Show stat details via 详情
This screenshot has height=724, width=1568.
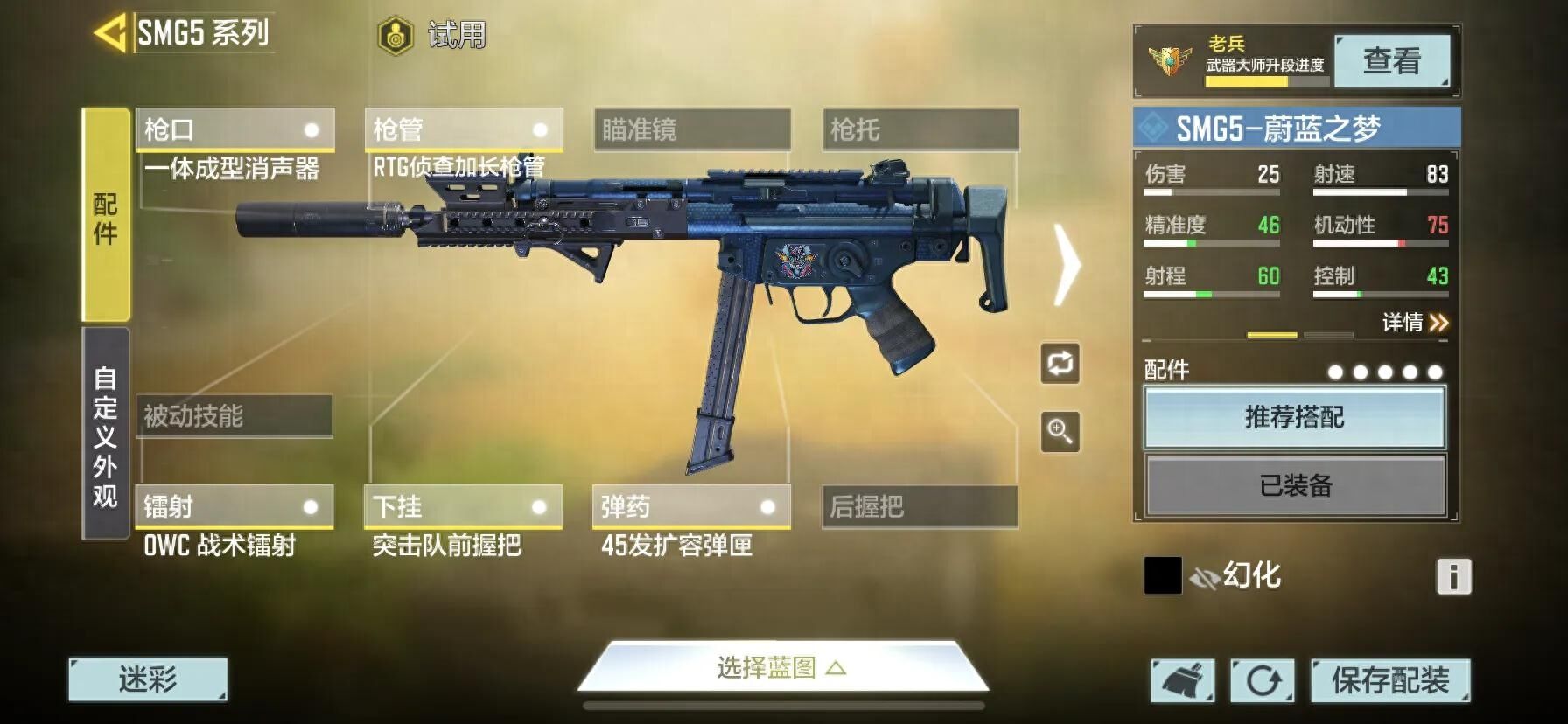pyautogui.click(x=1415, y=323)
